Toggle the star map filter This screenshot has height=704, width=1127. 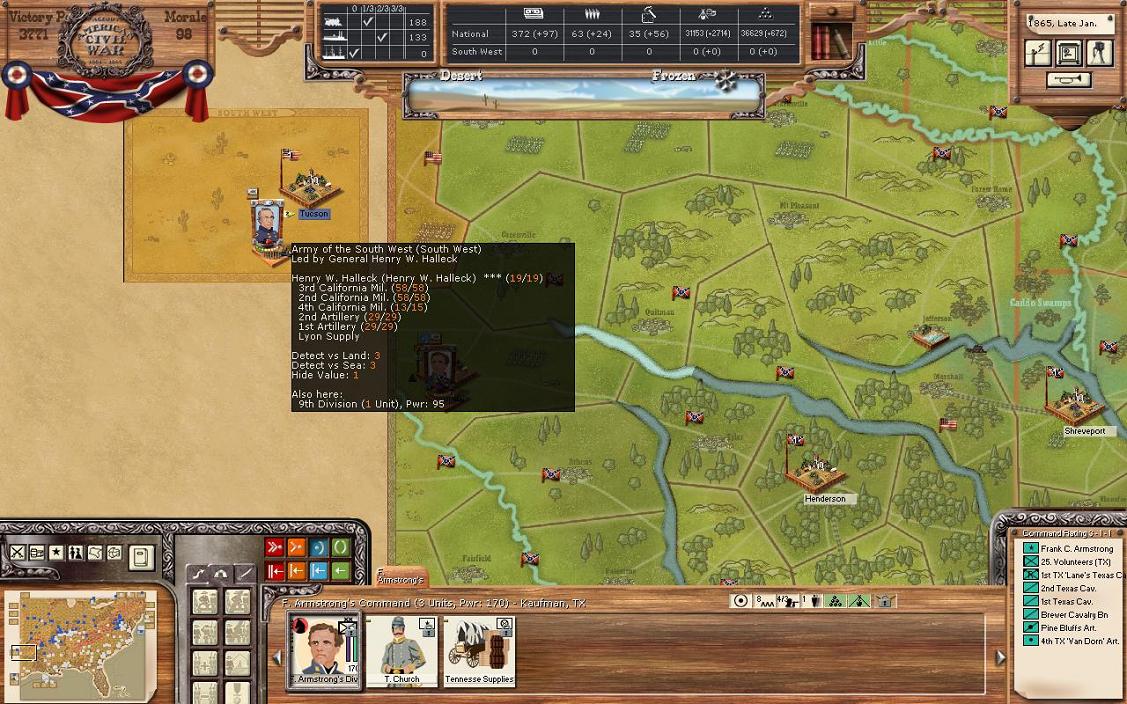56,553
